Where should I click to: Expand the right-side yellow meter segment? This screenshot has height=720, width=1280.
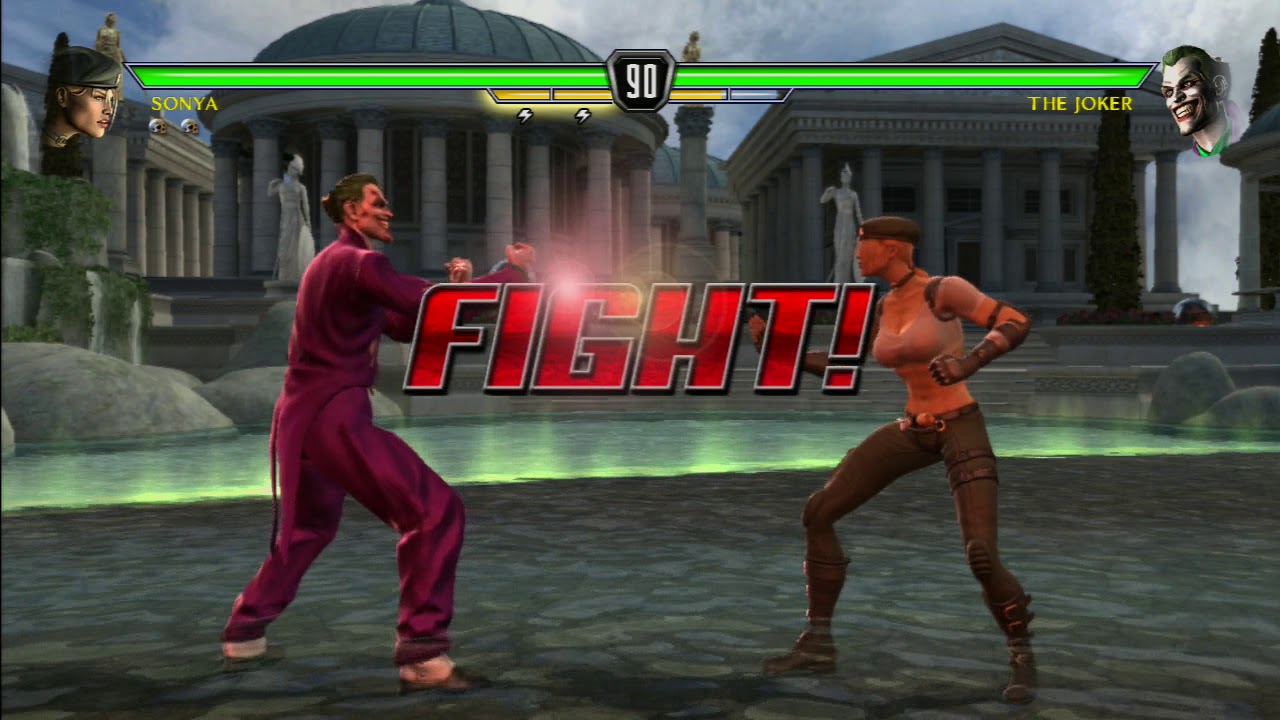pos(700,94)
